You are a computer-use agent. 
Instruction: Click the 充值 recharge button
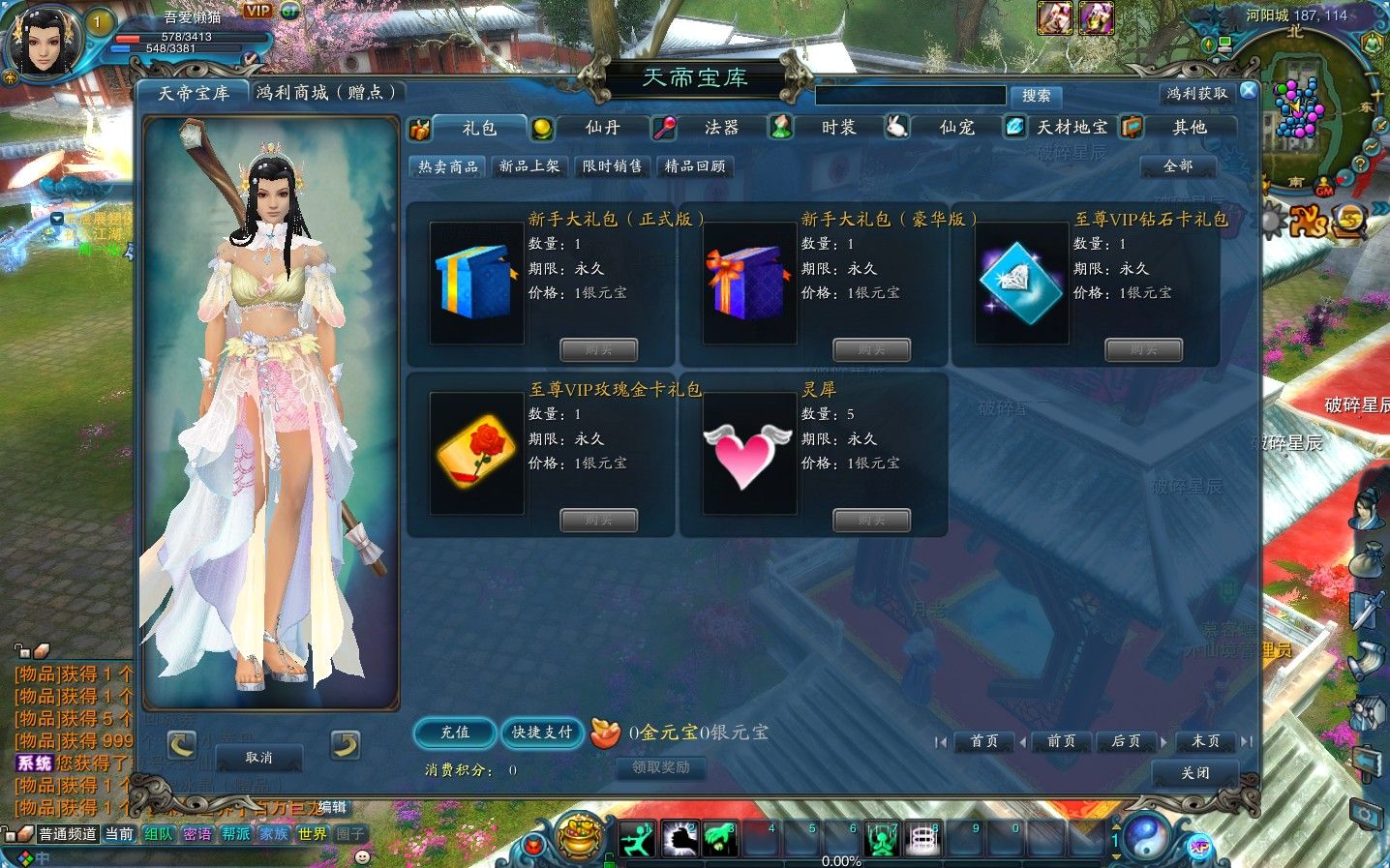454,733
